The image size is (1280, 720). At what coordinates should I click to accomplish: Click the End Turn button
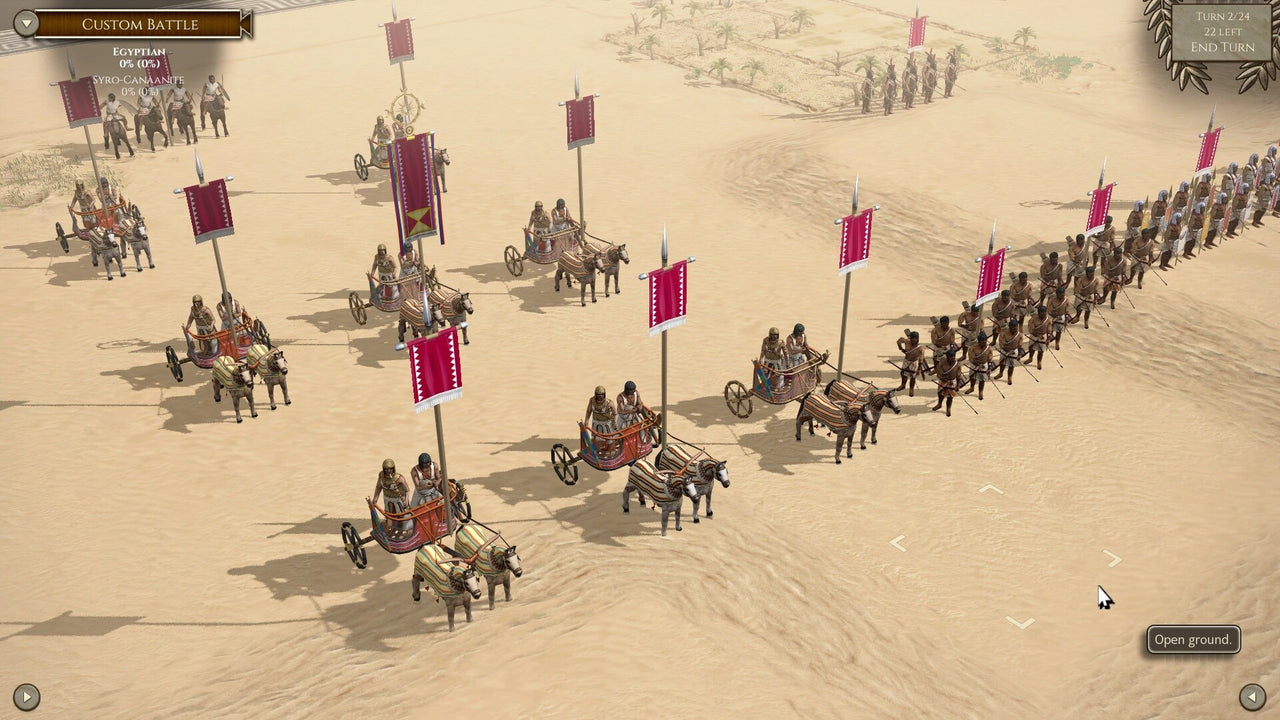1222,47
